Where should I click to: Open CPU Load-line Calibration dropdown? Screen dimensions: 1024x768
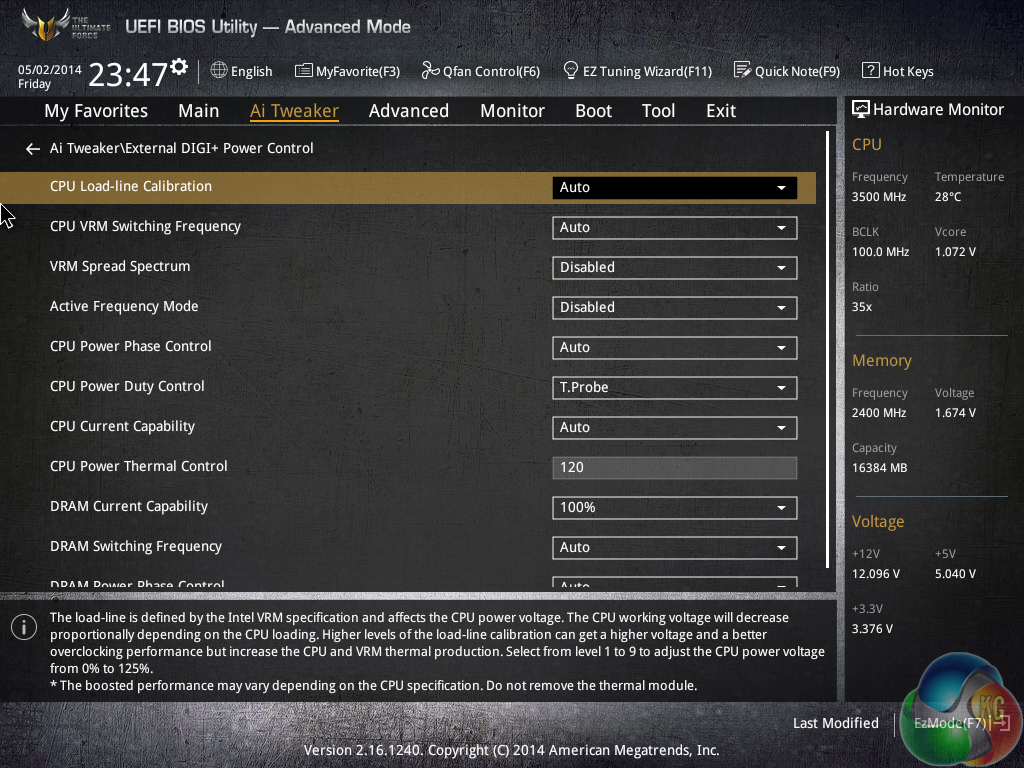674,187
